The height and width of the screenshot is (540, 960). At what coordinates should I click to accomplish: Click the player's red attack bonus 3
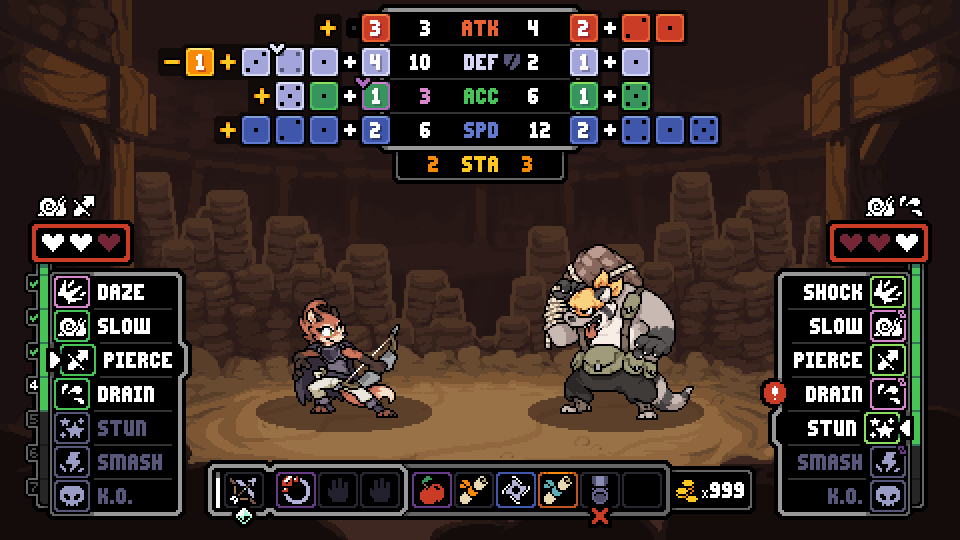tap(374, 29)
